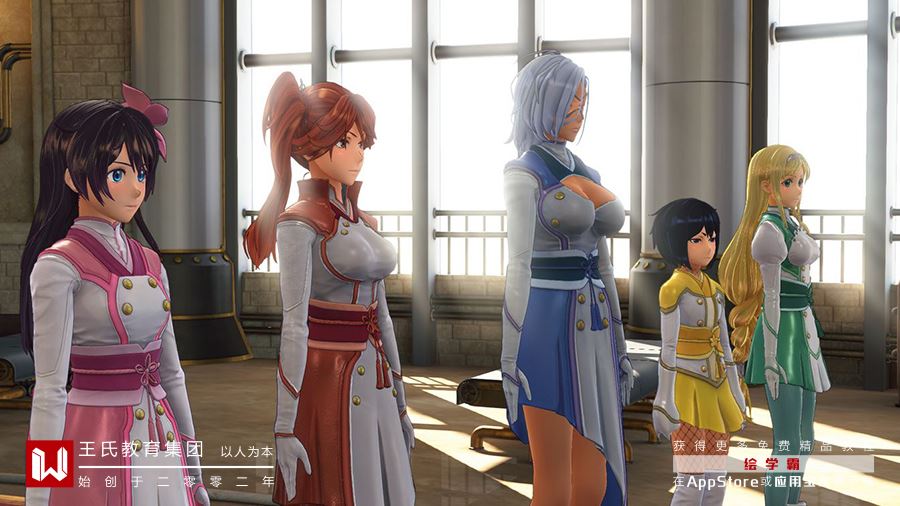
Task: Click the 绘学霸 banner label
Action: click(x=772, y=464)
